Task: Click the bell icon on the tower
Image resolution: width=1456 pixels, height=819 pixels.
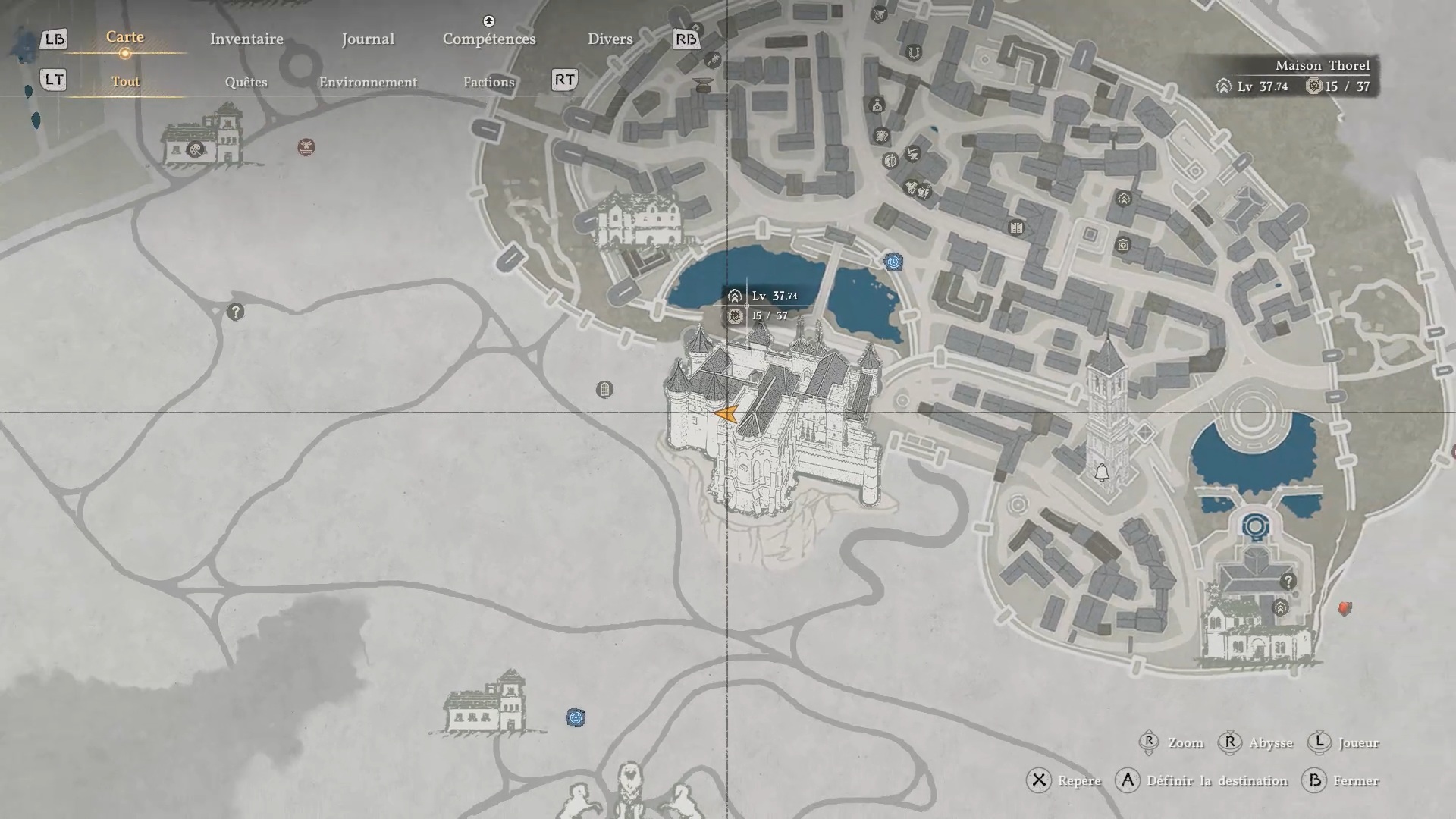Action: click(x=1102, y=473)
